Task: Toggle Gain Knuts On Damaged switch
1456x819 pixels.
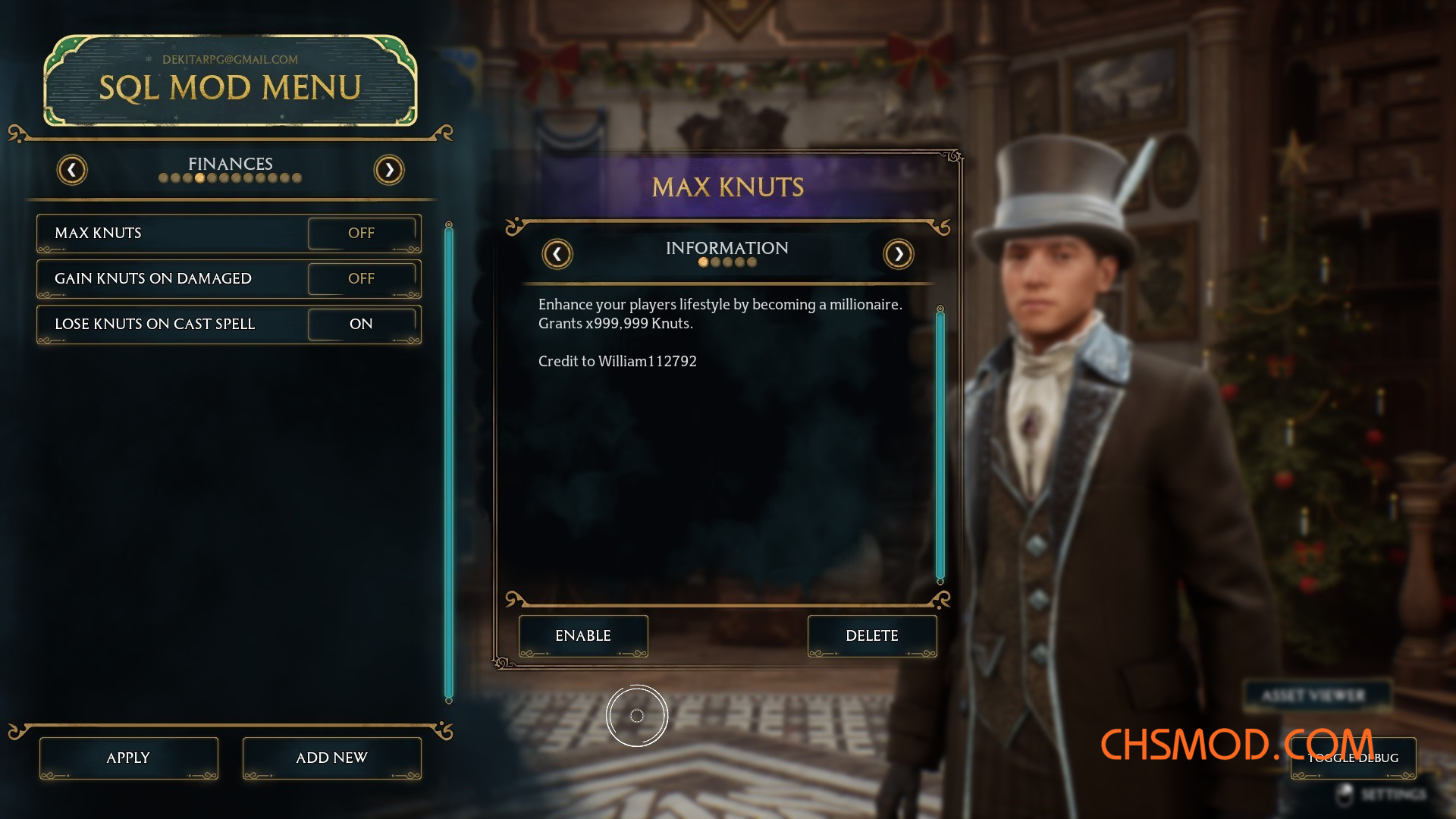Action: pos(362,279)
